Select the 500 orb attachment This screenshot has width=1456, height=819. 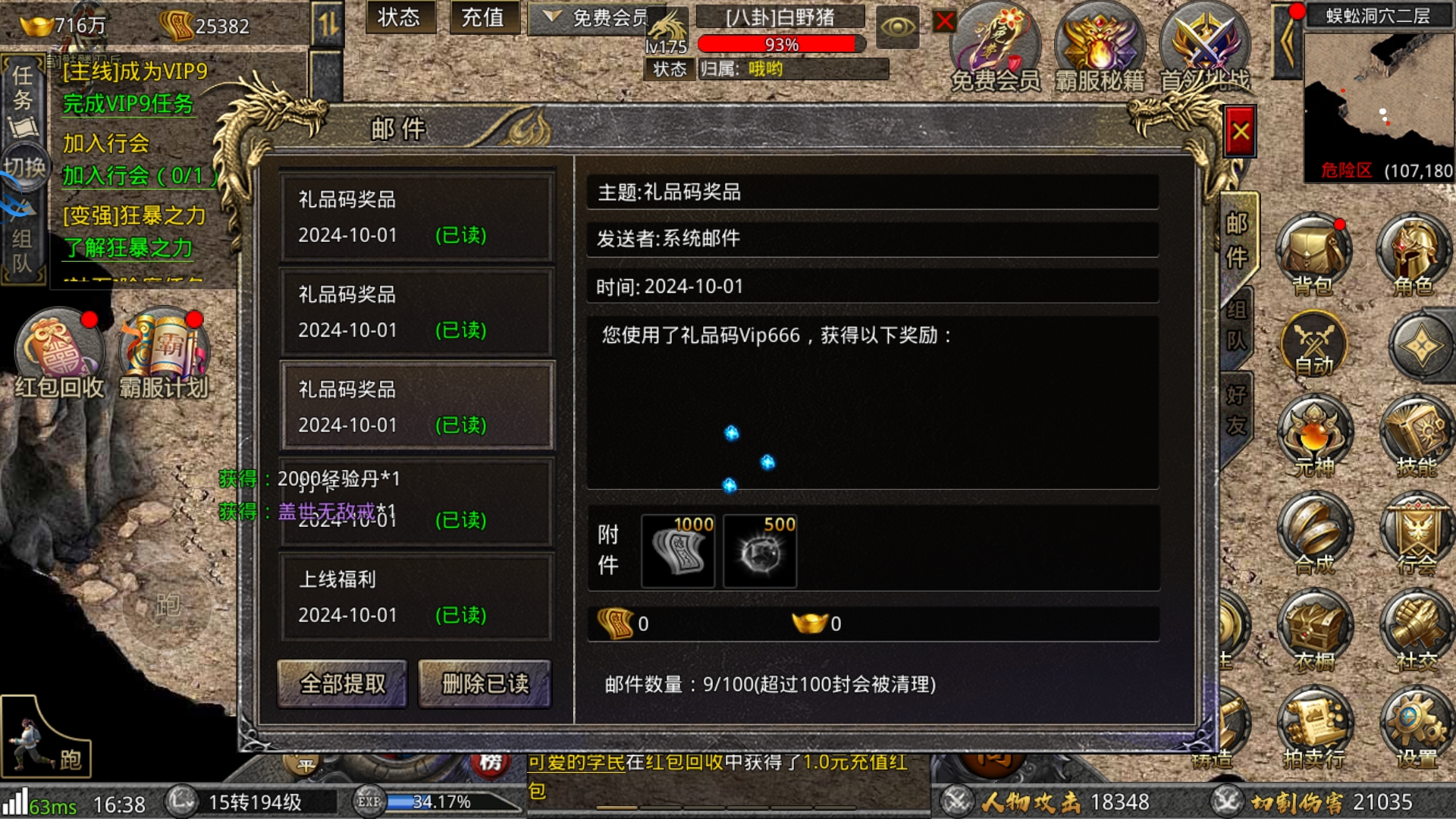760,551
